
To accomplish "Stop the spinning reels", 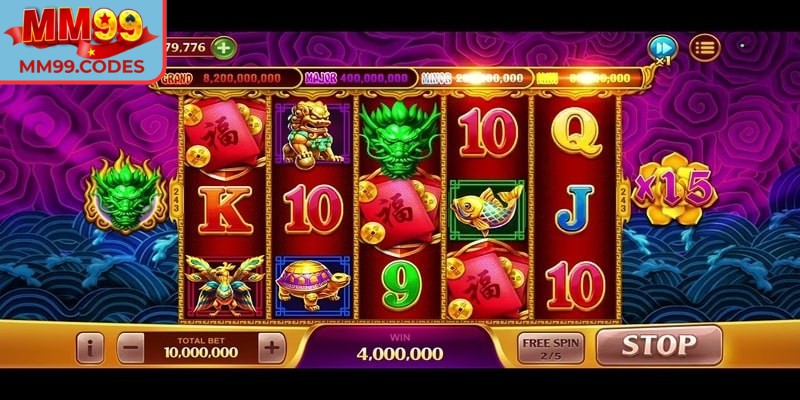I will [x=659, y=346].
